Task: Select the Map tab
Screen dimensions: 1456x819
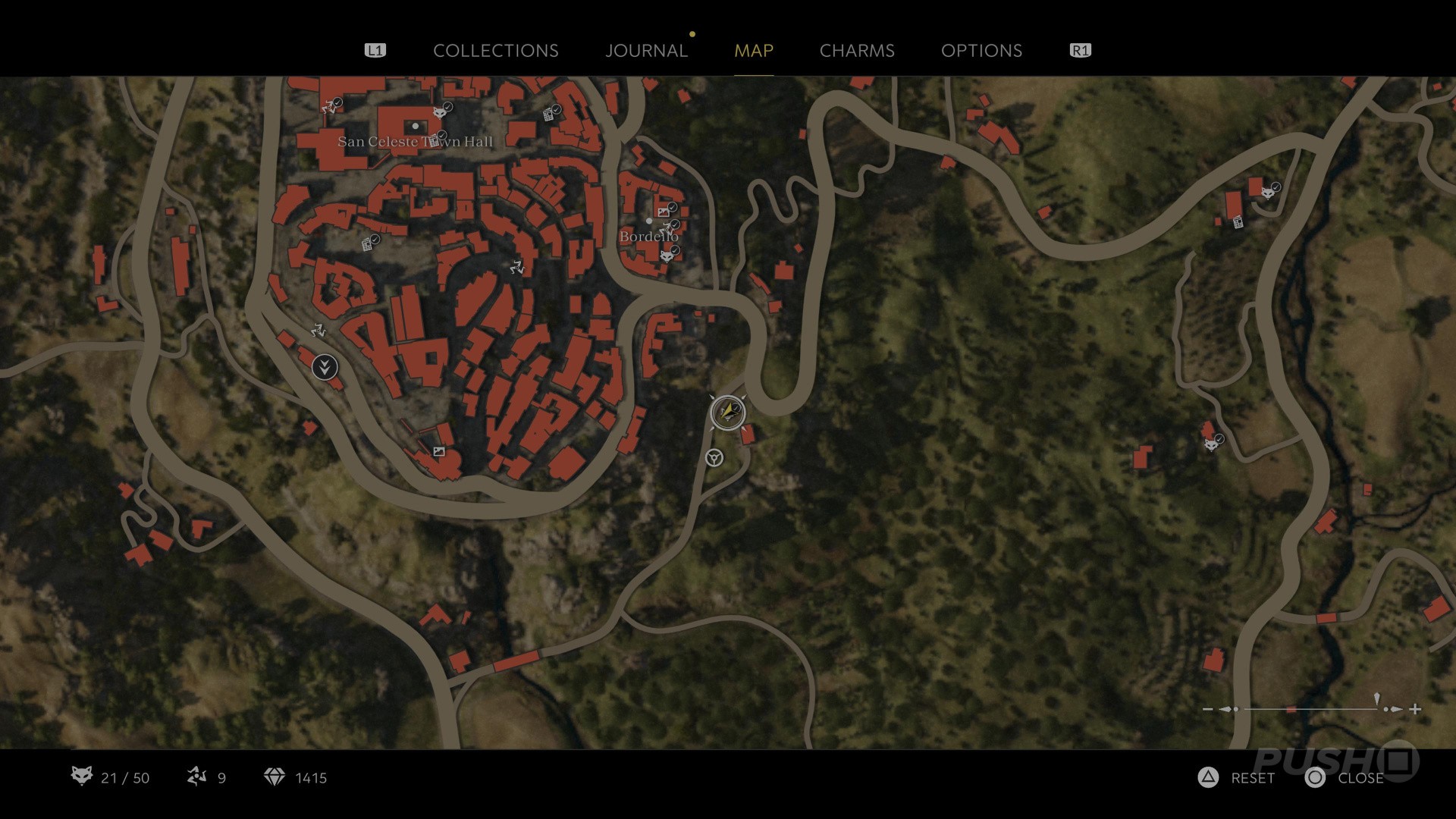Action: (753, 51)
